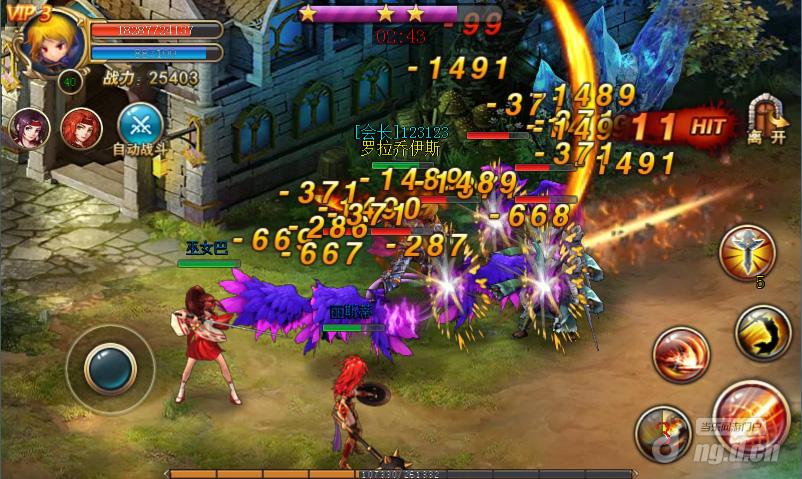The width and height of the screenshot is (802, 479).
Task: Tap the virtual joystick pad
Action: pos(110,369)
